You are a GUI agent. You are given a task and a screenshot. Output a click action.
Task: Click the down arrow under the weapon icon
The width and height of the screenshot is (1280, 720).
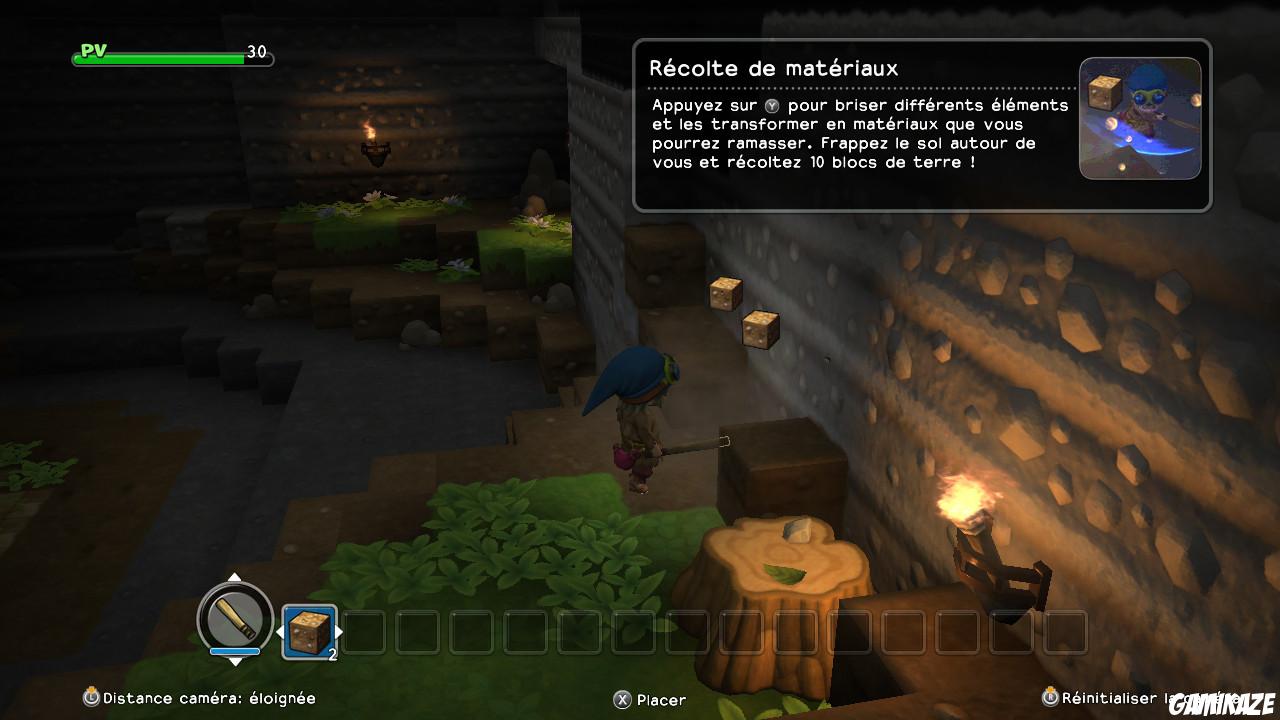tap(236, 660)
